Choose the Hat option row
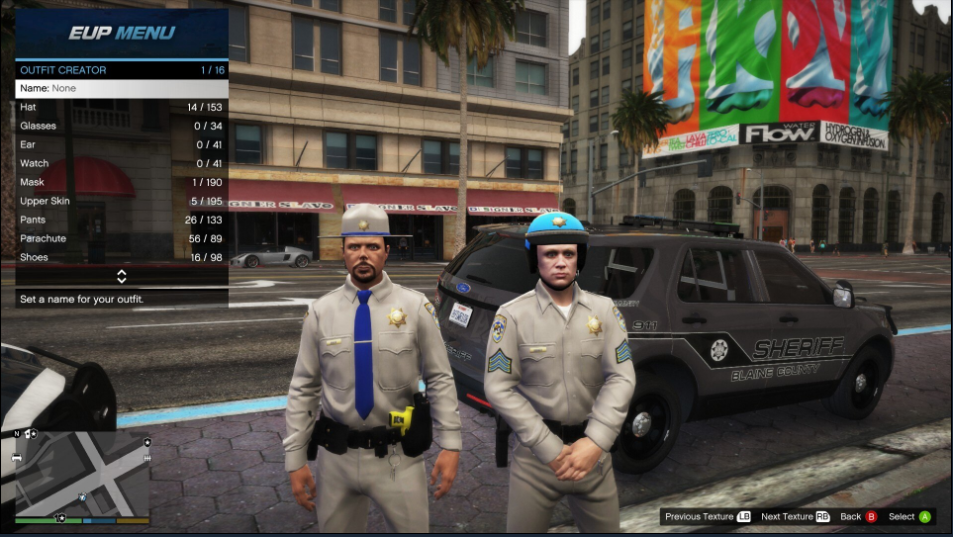953x537 pixels. 121,107
